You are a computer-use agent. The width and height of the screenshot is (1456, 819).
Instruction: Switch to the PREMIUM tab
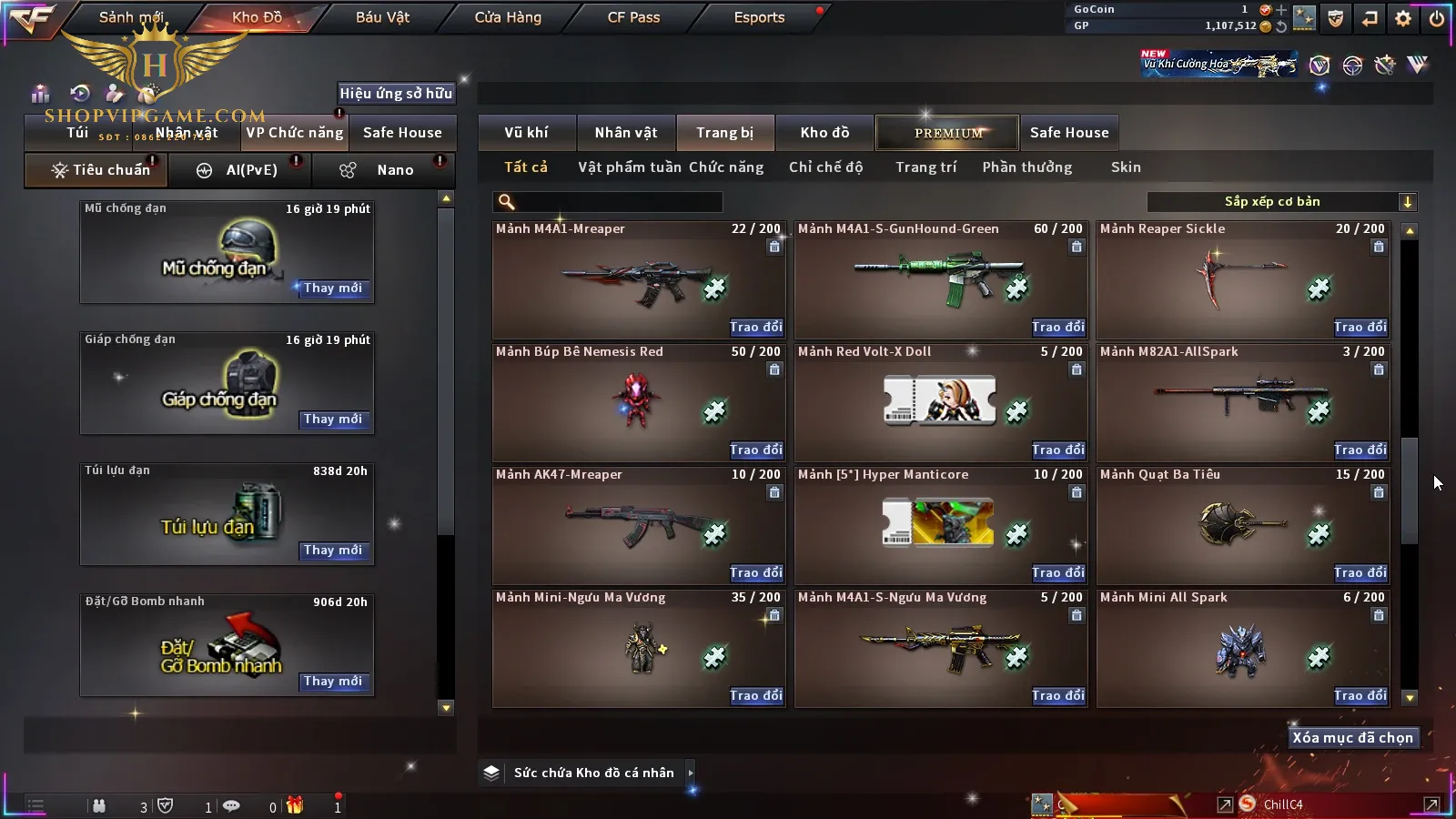[x=948, y=133]
